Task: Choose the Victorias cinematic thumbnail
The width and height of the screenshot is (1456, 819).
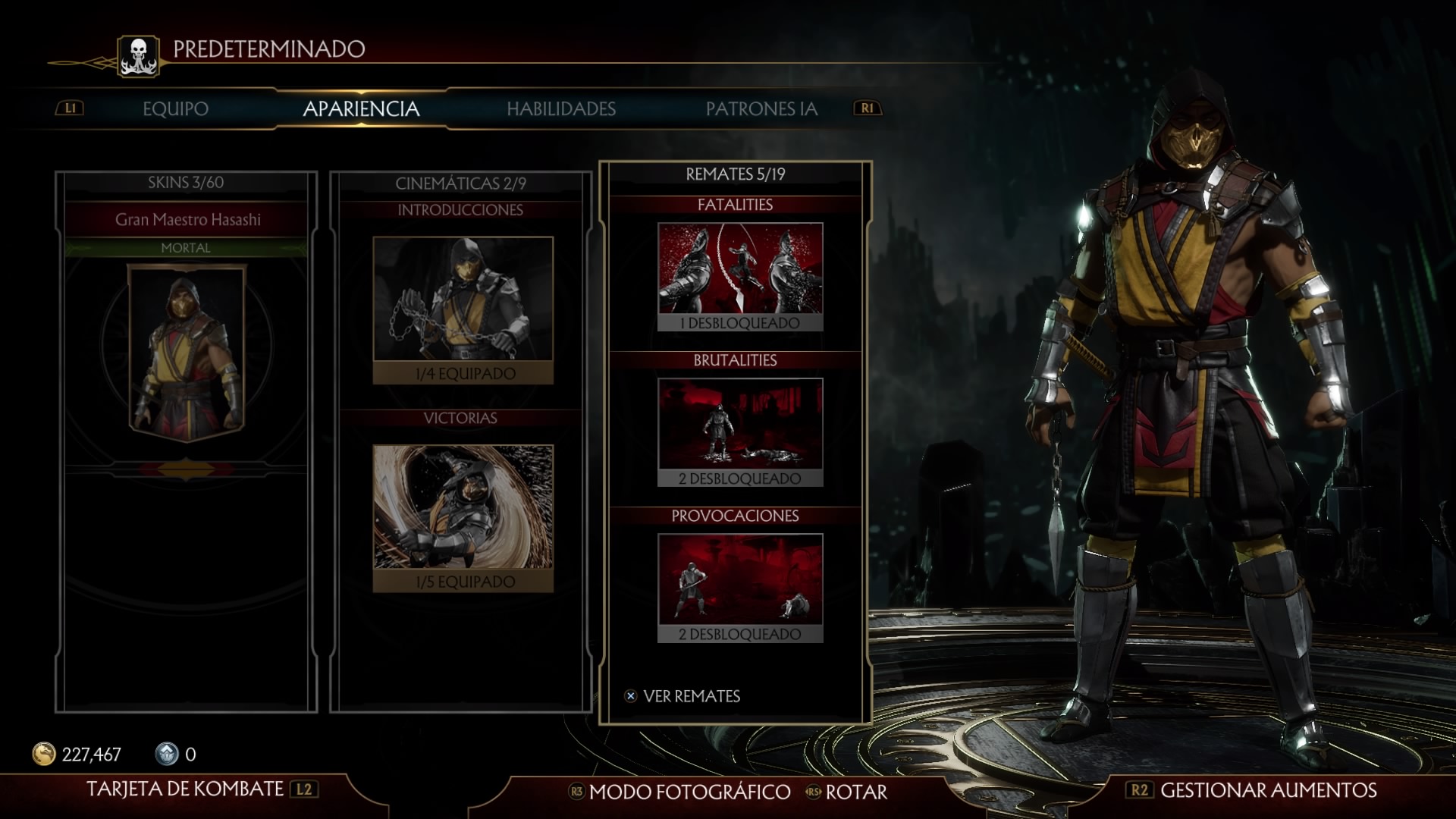Action: click(x=463, y=507)
